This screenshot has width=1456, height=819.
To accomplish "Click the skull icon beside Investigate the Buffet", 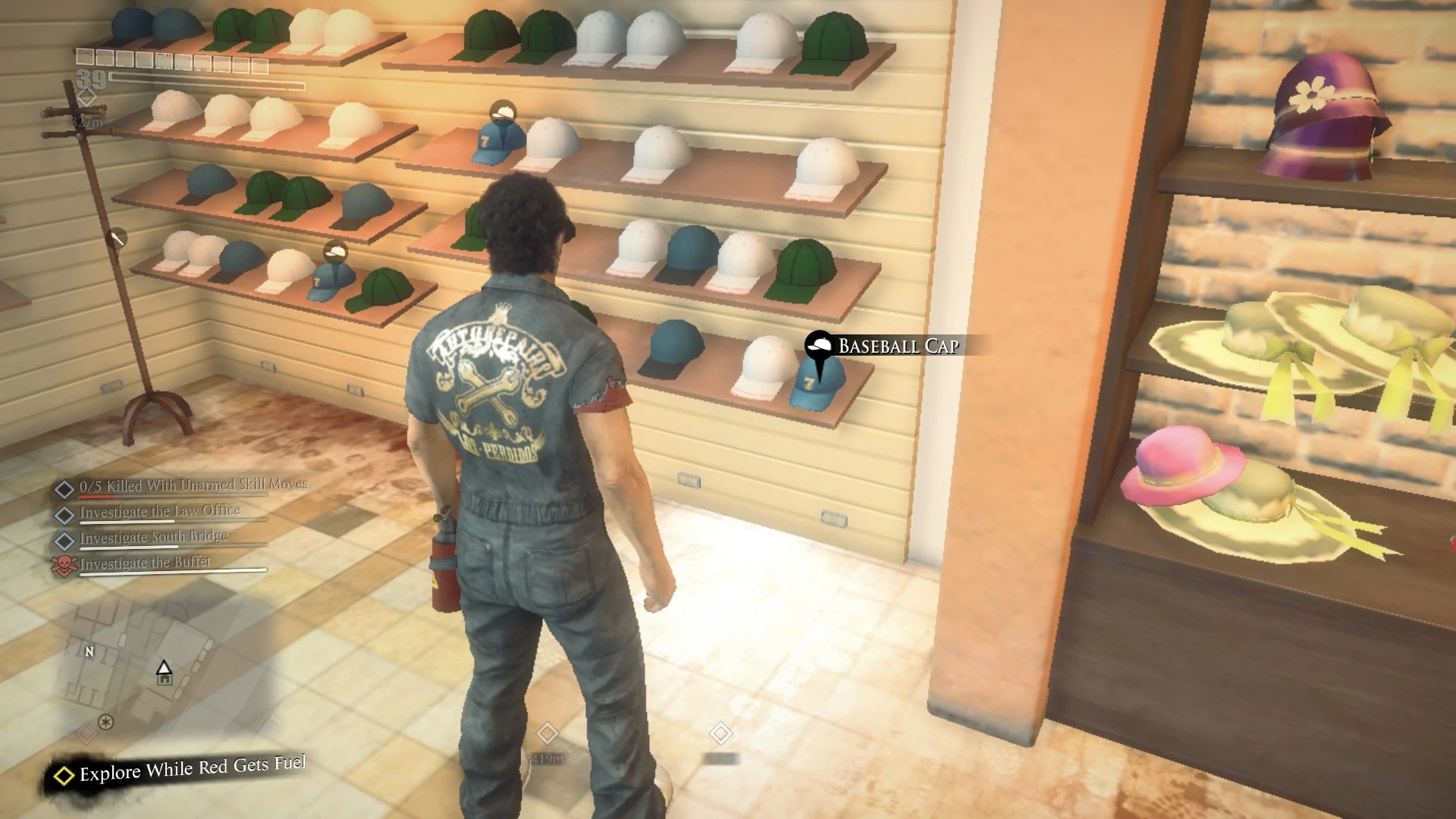I will coord(64,562).
